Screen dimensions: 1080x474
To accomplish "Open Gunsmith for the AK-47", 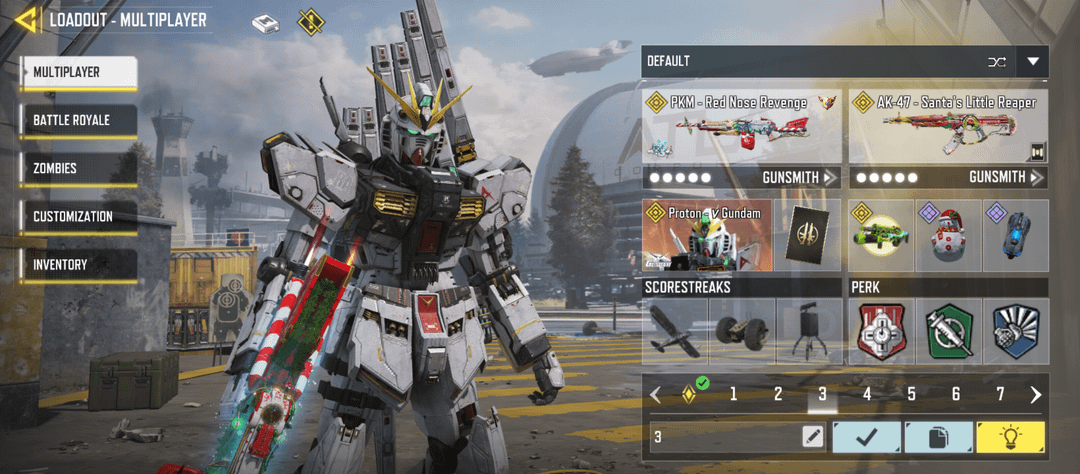I will click(x=1007, y=177).
